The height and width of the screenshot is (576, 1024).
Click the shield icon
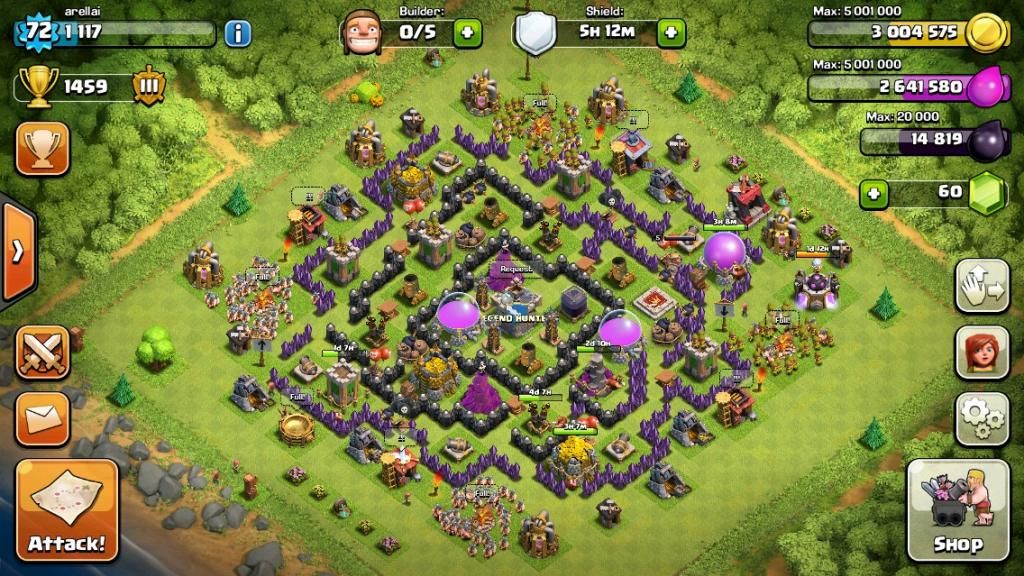(536, 33)
